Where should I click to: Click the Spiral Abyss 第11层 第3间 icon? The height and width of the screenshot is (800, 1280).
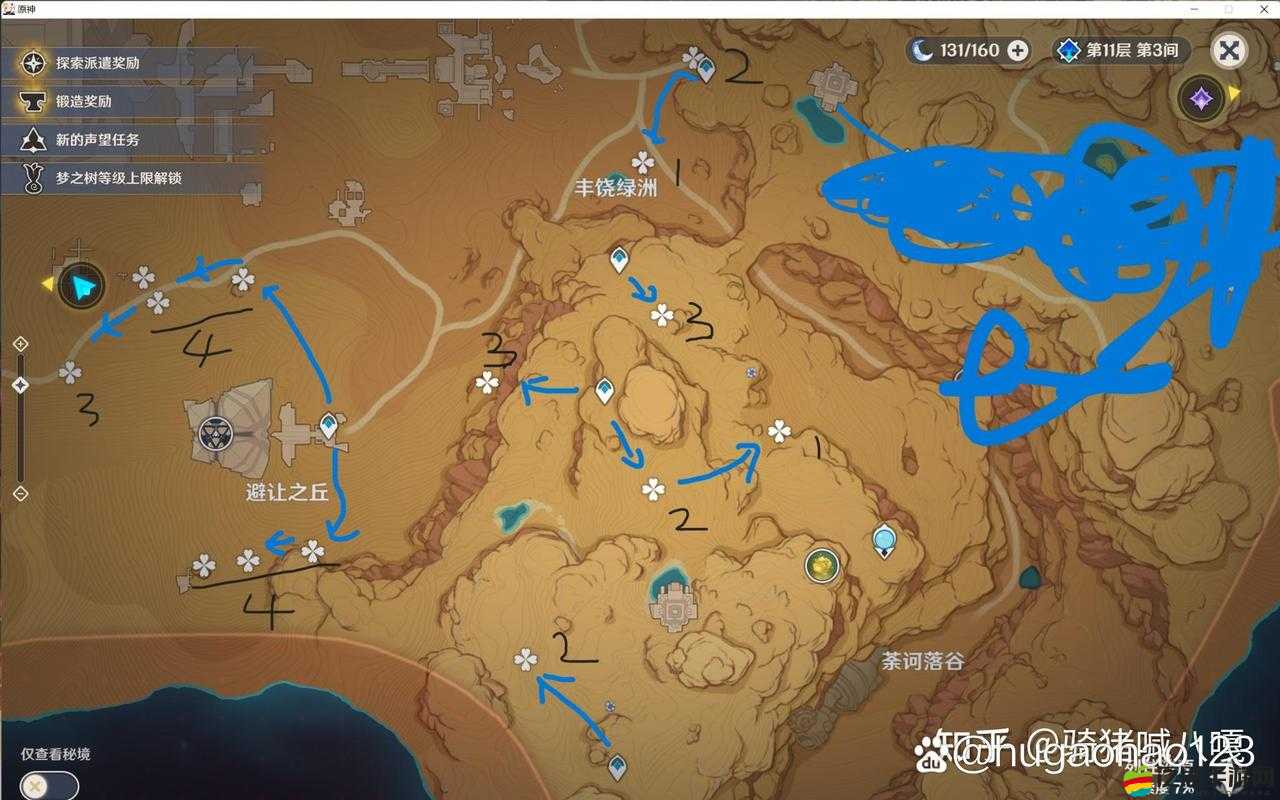1067,50
